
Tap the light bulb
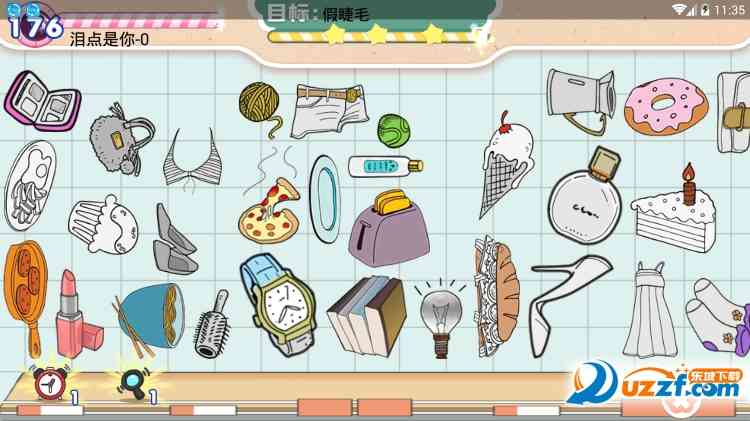point(439,315)
